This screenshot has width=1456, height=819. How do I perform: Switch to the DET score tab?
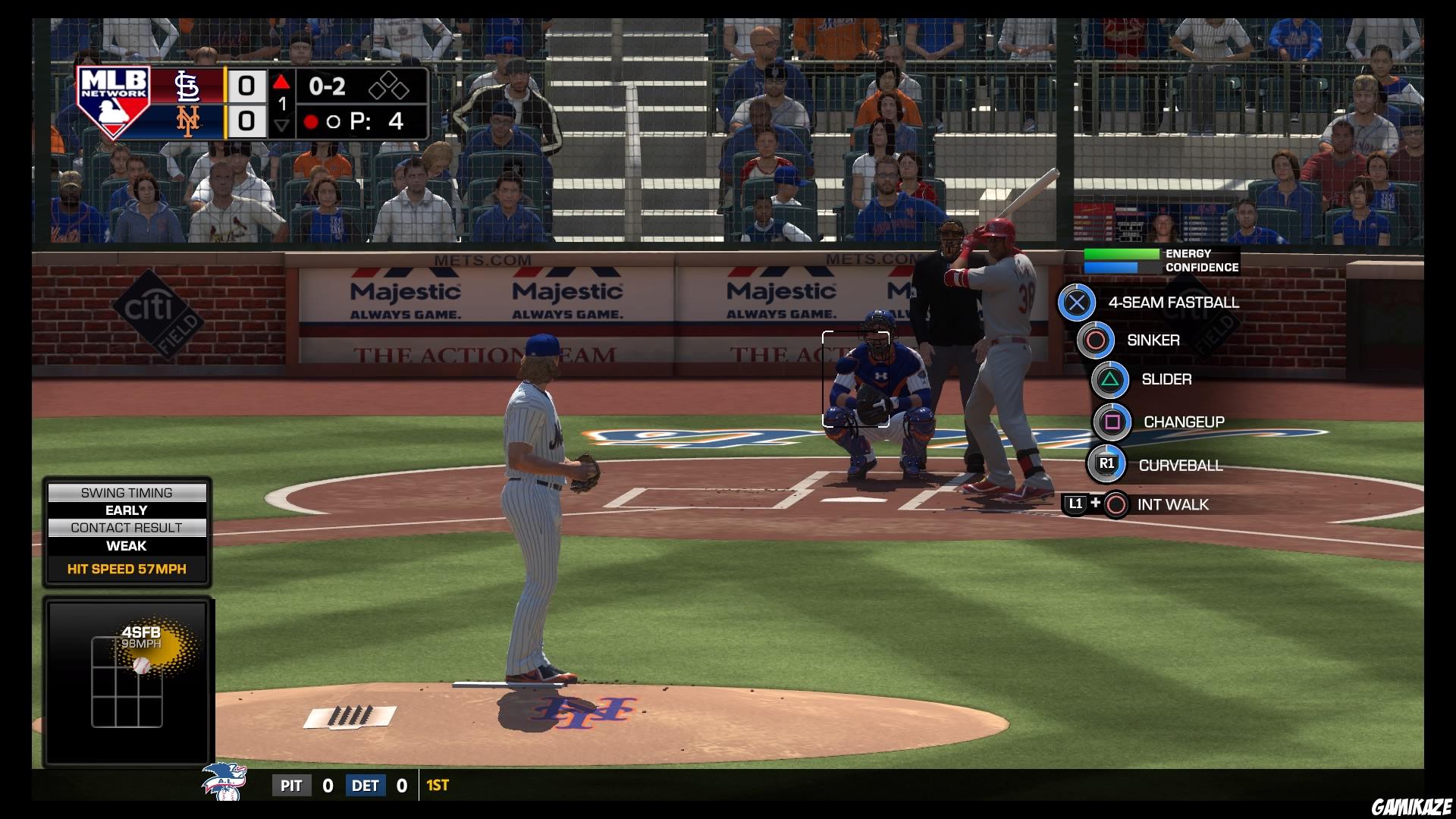click(x=365, y=786)
